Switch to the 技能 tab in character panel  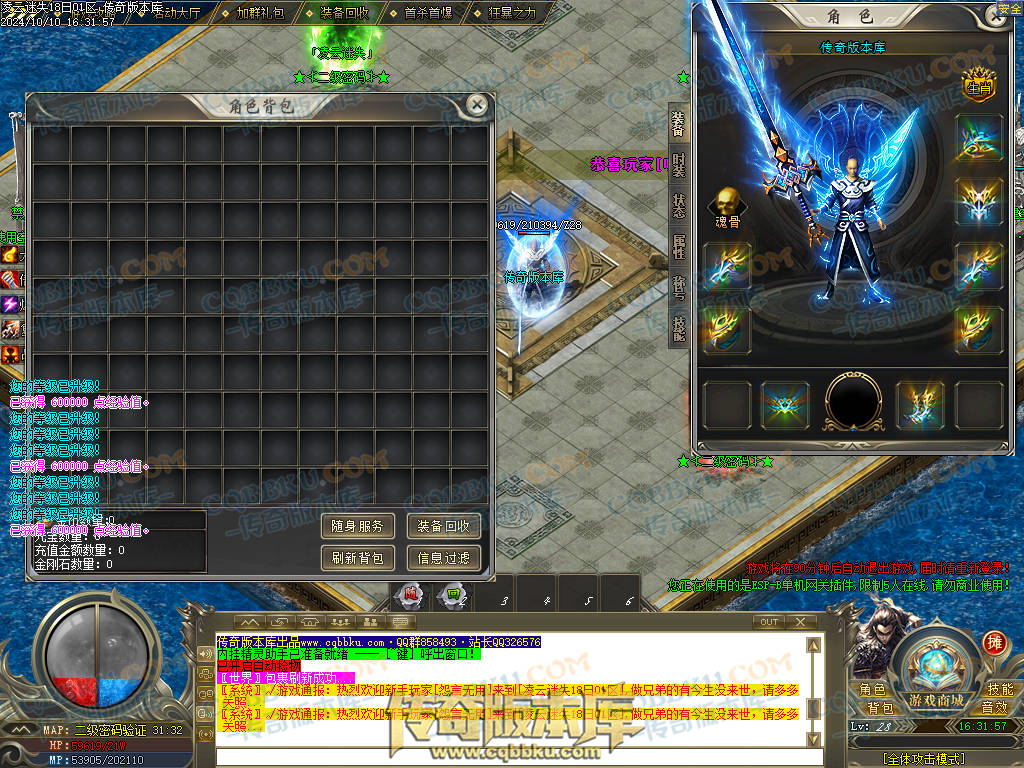click(x=678, y=327)
